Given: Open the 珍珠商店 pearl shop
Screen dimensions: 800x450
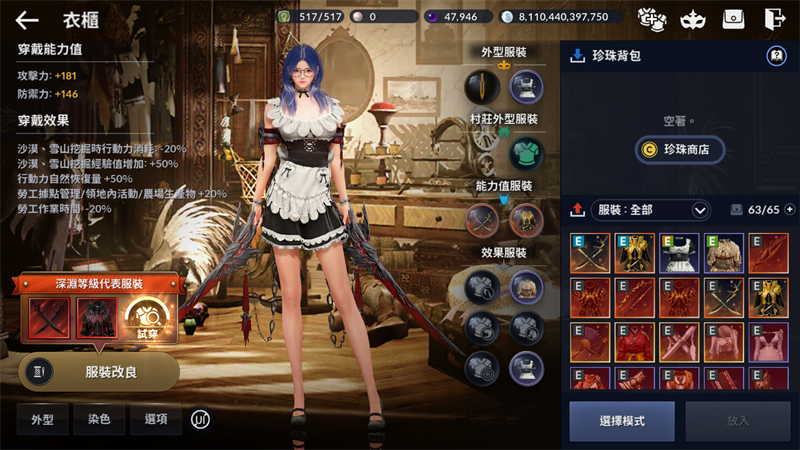Looking at the screenshot, I should 679,149.
